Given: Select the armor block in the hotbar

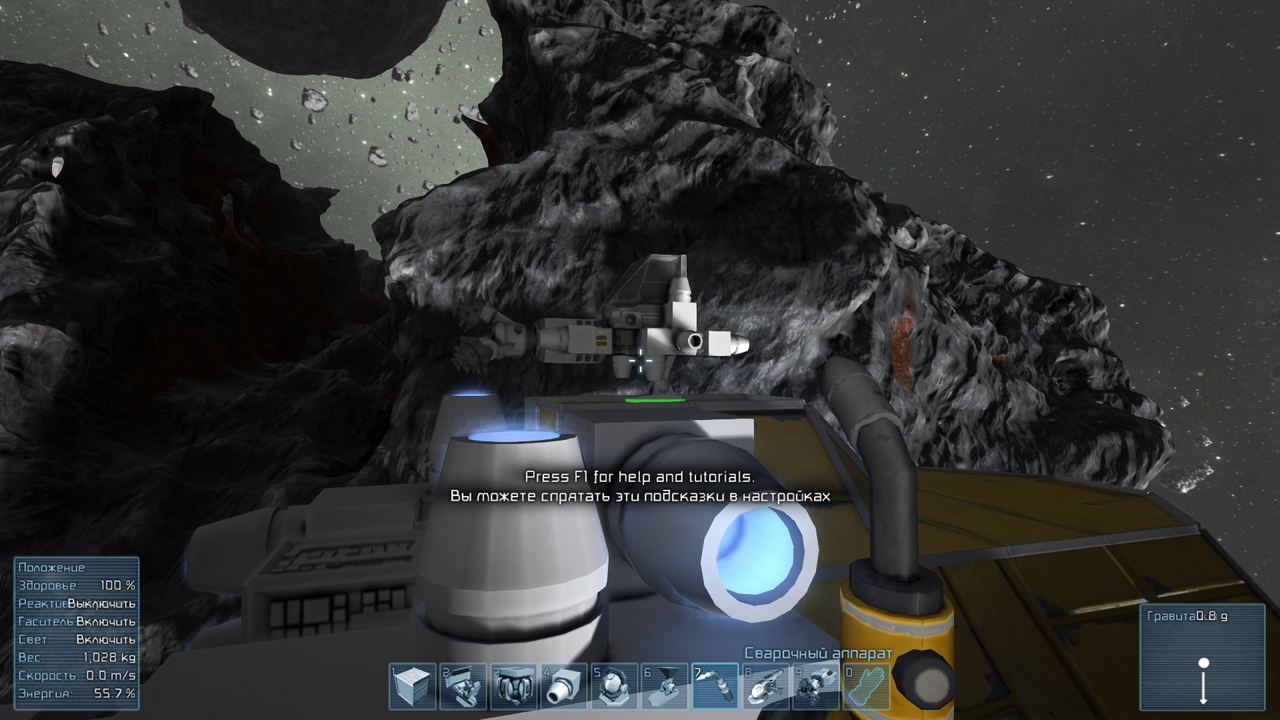Looking at the screenshot, I should pos(412,687).
